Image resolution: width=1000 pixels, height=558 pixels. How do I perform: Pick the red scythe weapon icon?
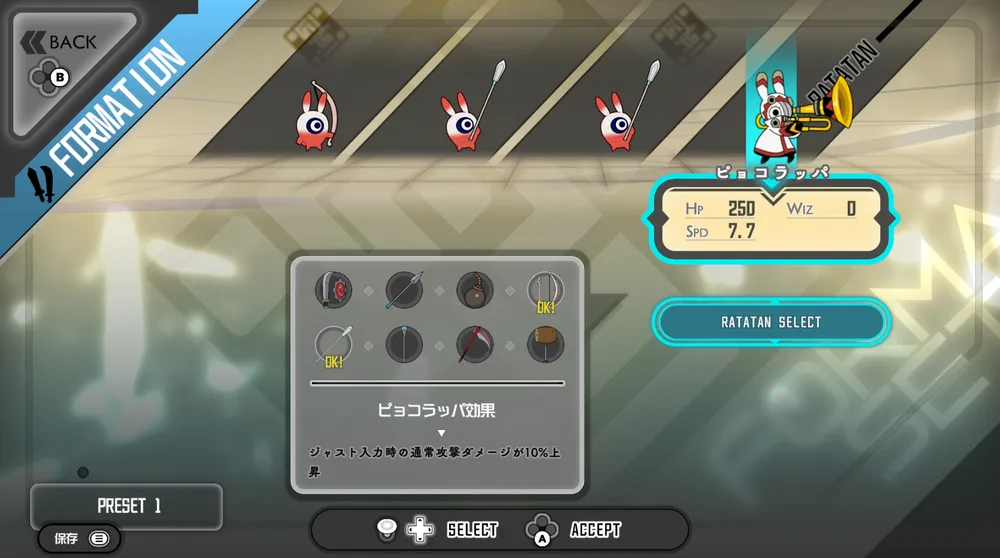[475, 345]
